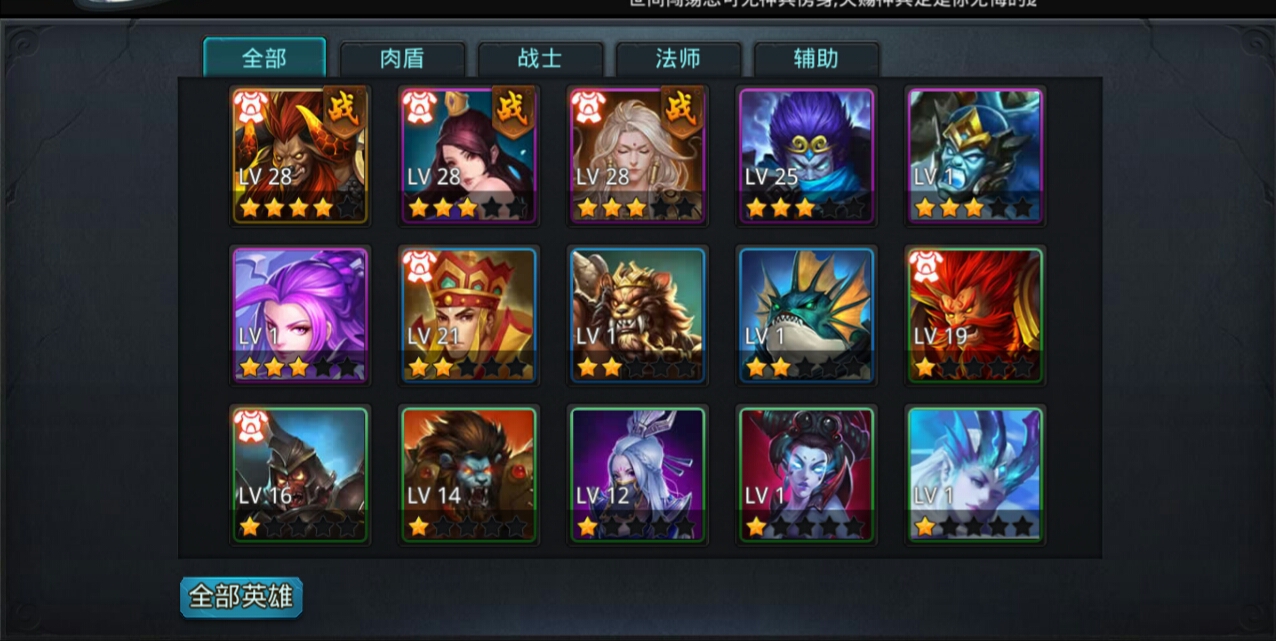Viewport: 1276px width, 641px height.
Task: Switch to the 全部 tab
Action: point(264,58)
